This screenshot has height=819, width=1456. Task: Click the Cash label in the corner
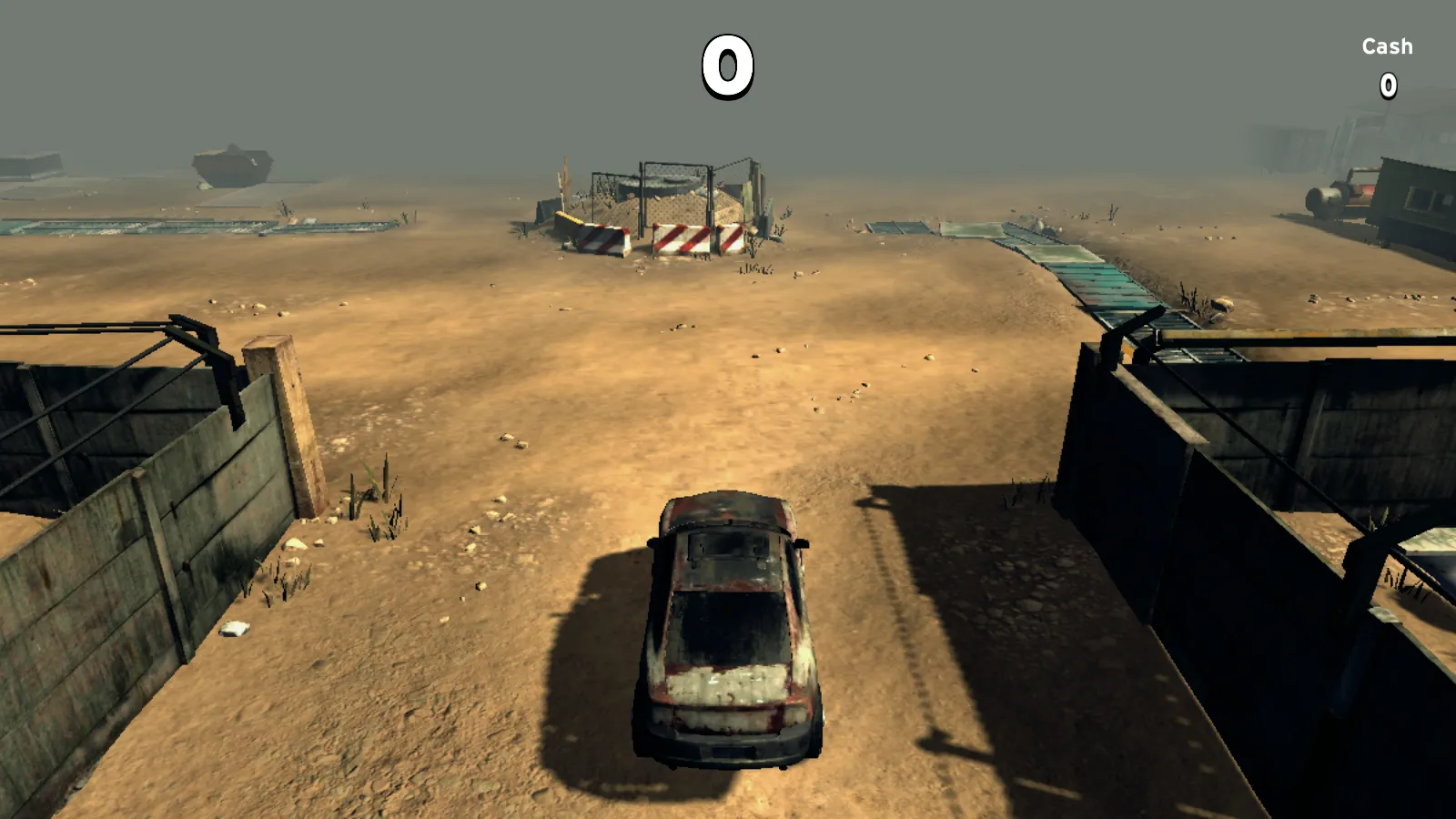pyautogui.click(x=1386, y=45)
